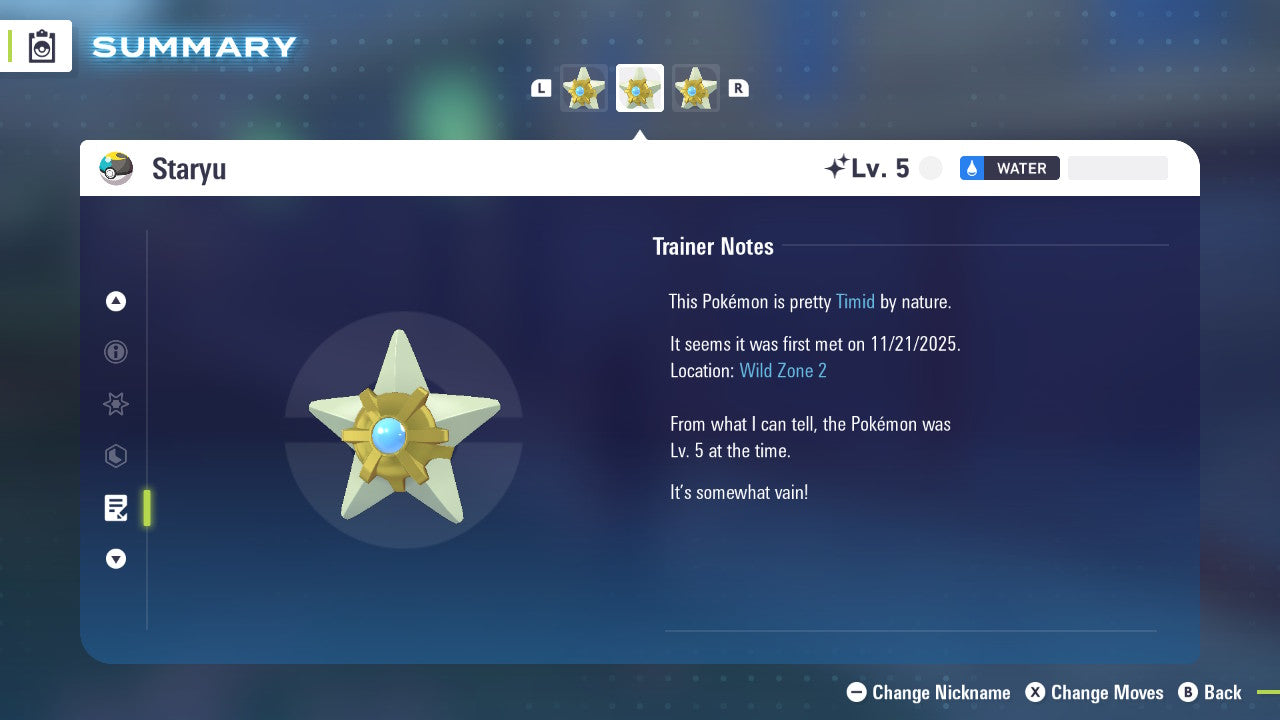The width and height of the screenshot is (1280, 720).
Task: Open the moves panel via the hexagon icon
Action: (x=116, y=456)
